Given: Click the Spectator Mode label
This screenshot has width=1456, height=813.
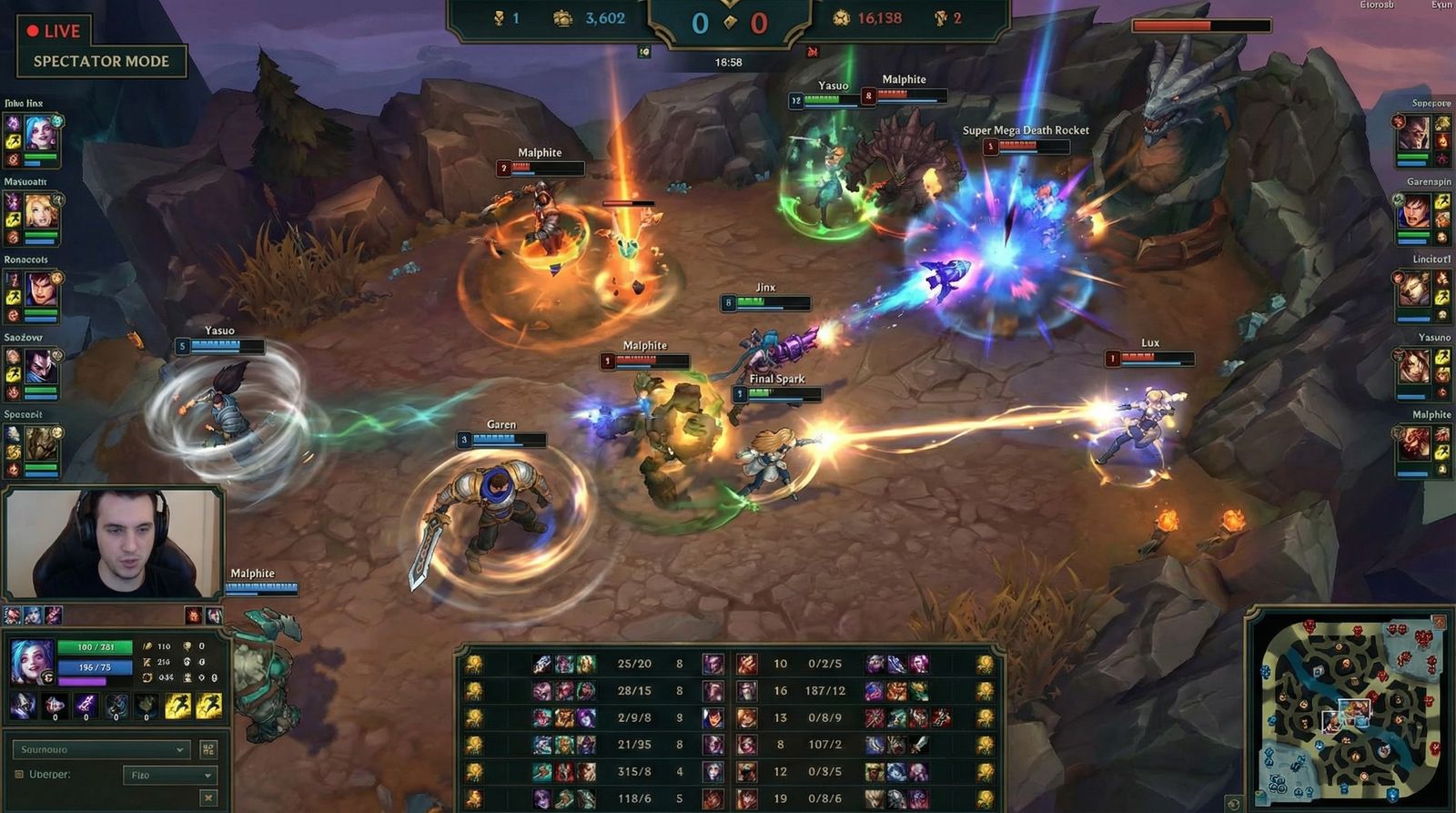Looking at the screenshot, I should click(x=101, y=61).
